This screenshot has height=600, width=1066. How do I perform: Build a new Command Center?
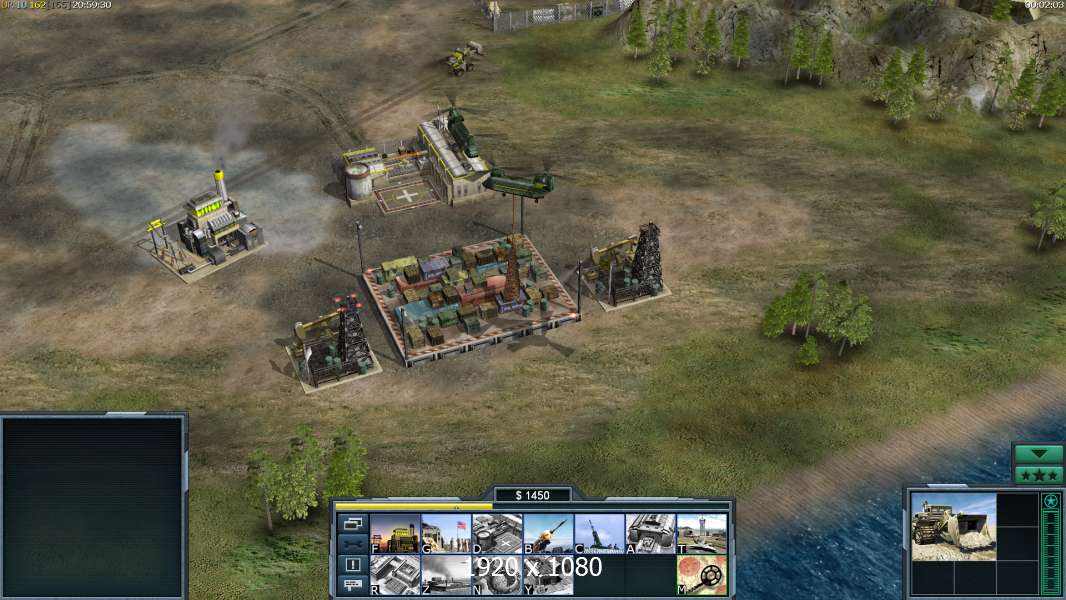(x=548, y=575)
